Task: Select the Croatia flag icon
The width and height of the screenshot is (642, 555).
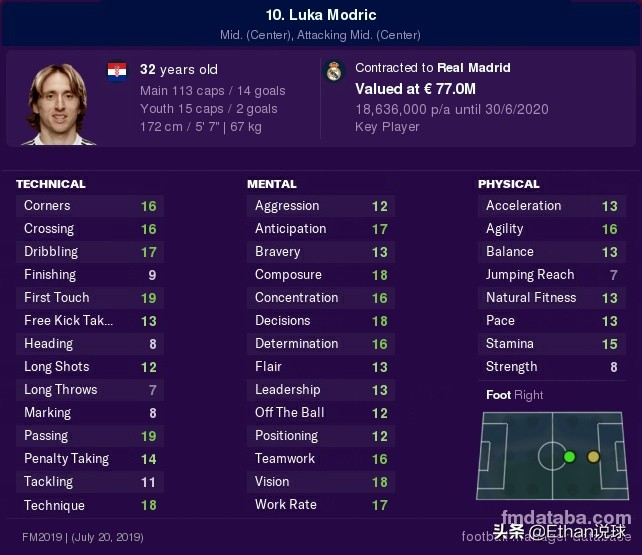Action: [117, 71]
